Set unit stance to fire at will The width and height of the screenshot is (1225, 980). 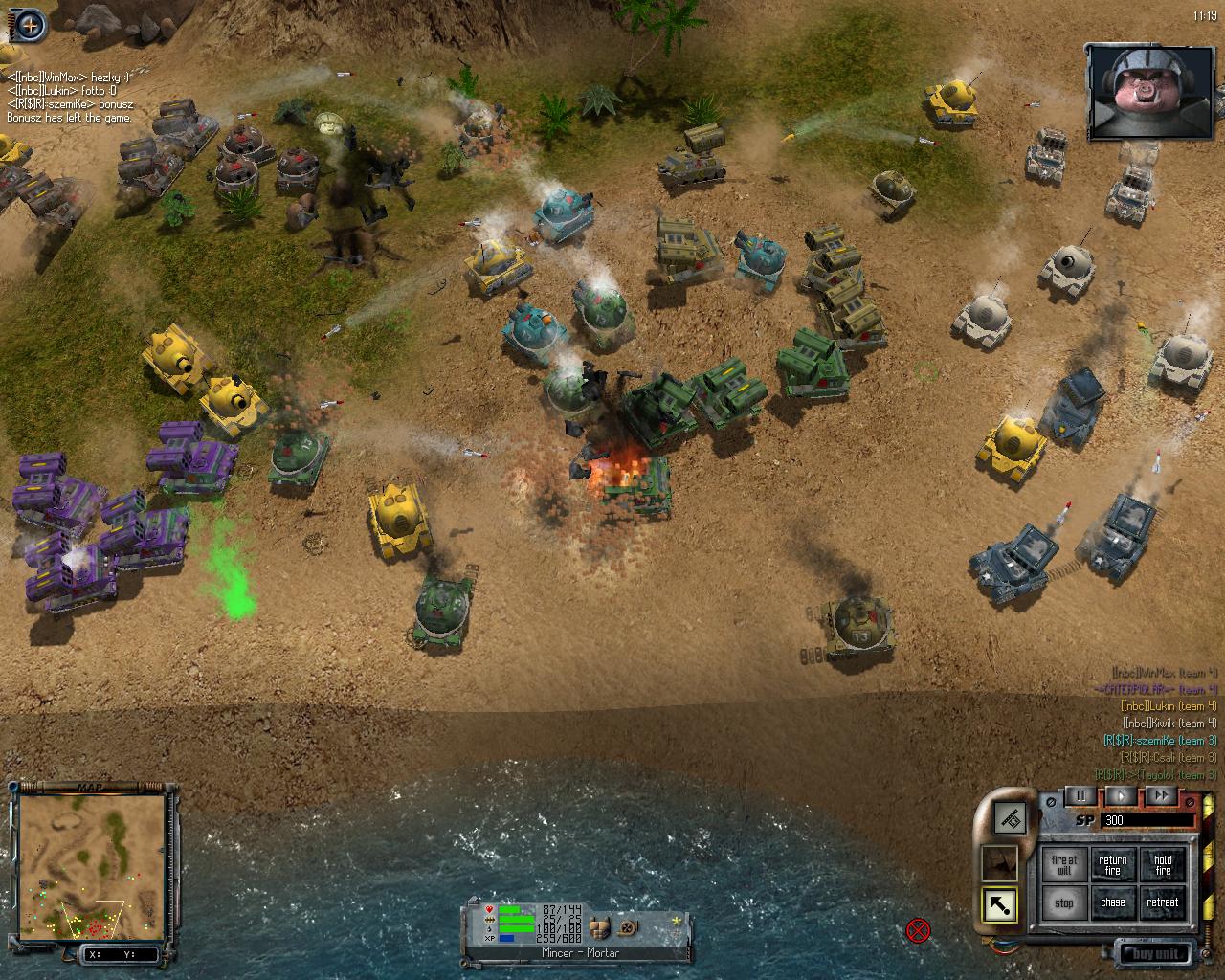coord(1064,864)
